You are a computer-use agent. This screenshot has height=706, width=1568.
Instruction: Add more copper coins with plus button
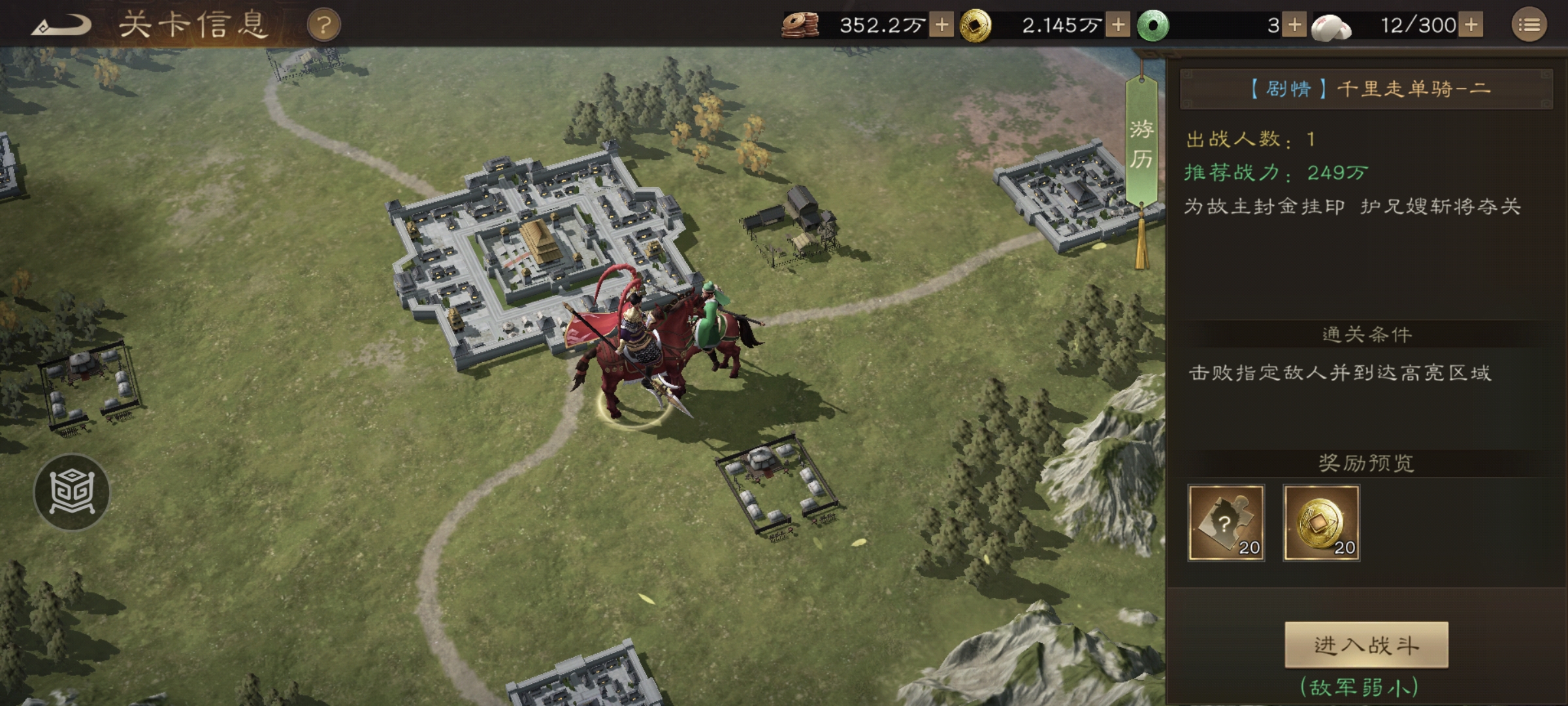pyautogui.click(x=941, y=25)
